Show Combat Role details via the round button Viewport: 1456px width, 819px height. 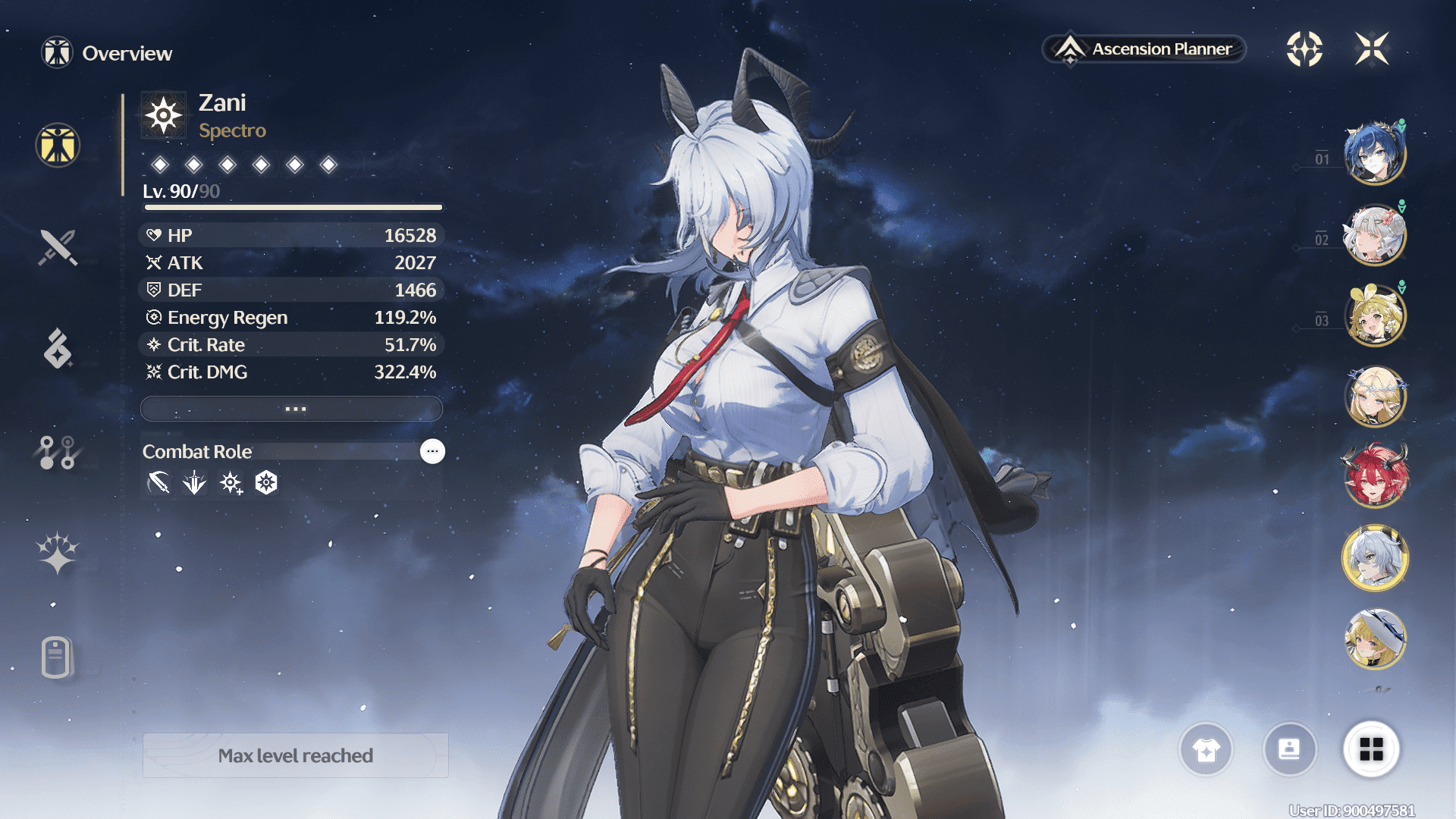(432, 451)
